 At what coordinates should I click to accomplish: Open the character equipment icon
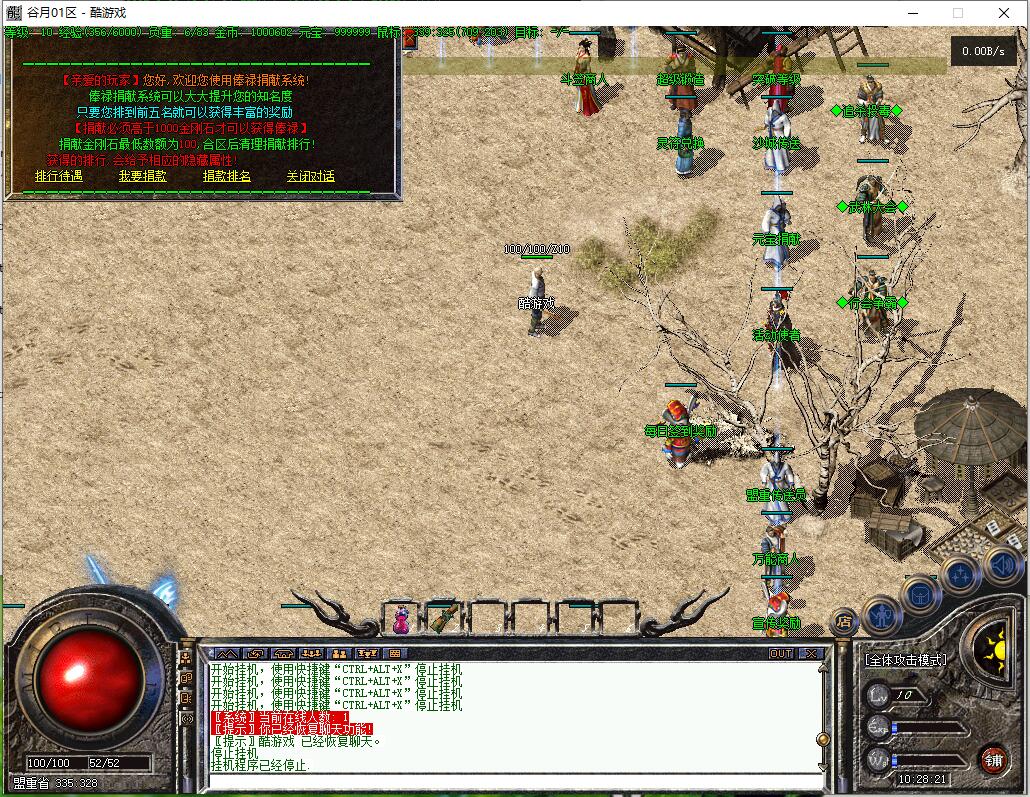point(882,612)
